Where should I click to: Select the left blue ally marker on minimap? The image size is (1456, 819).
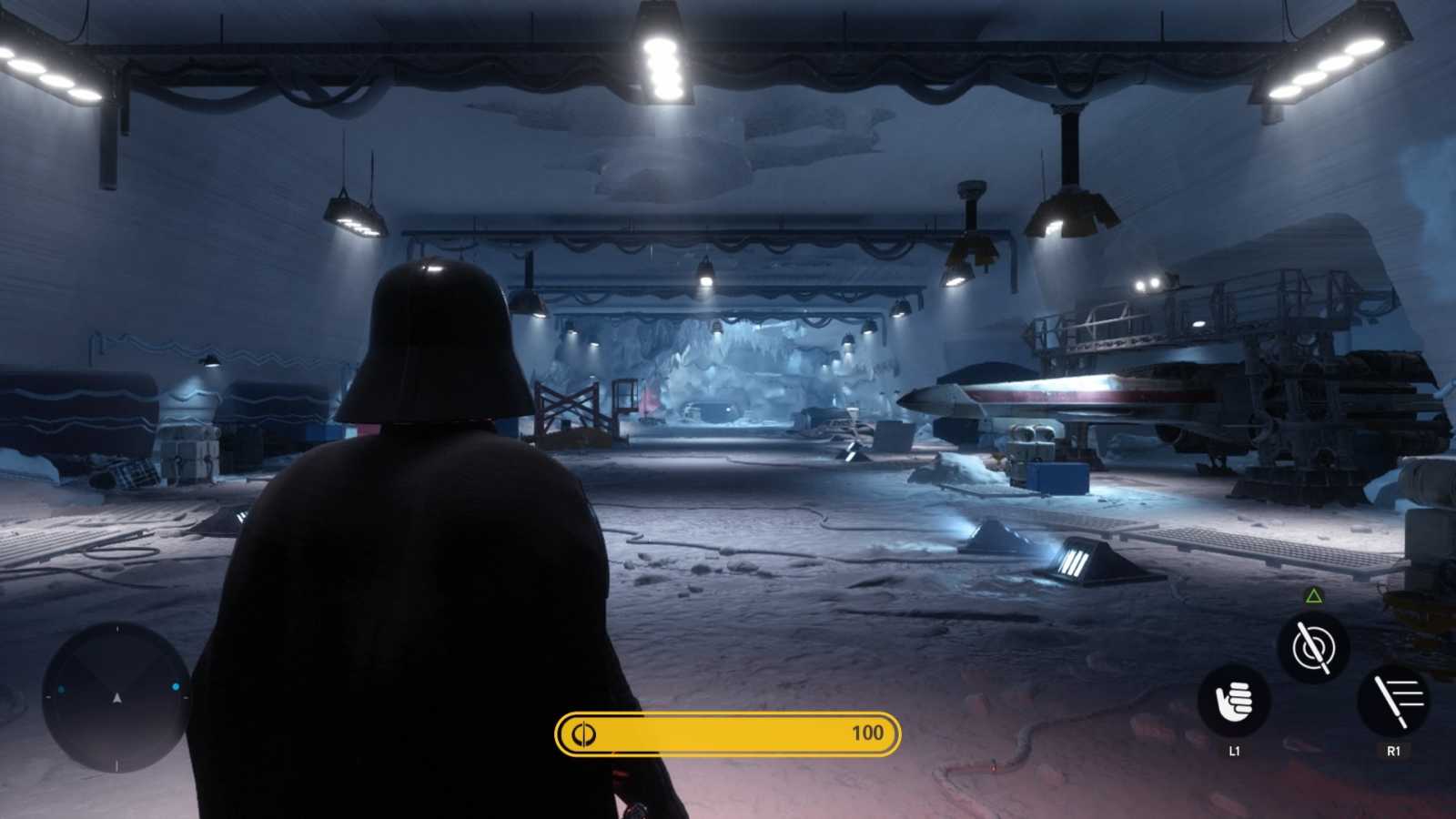click(x=62, y=688)
